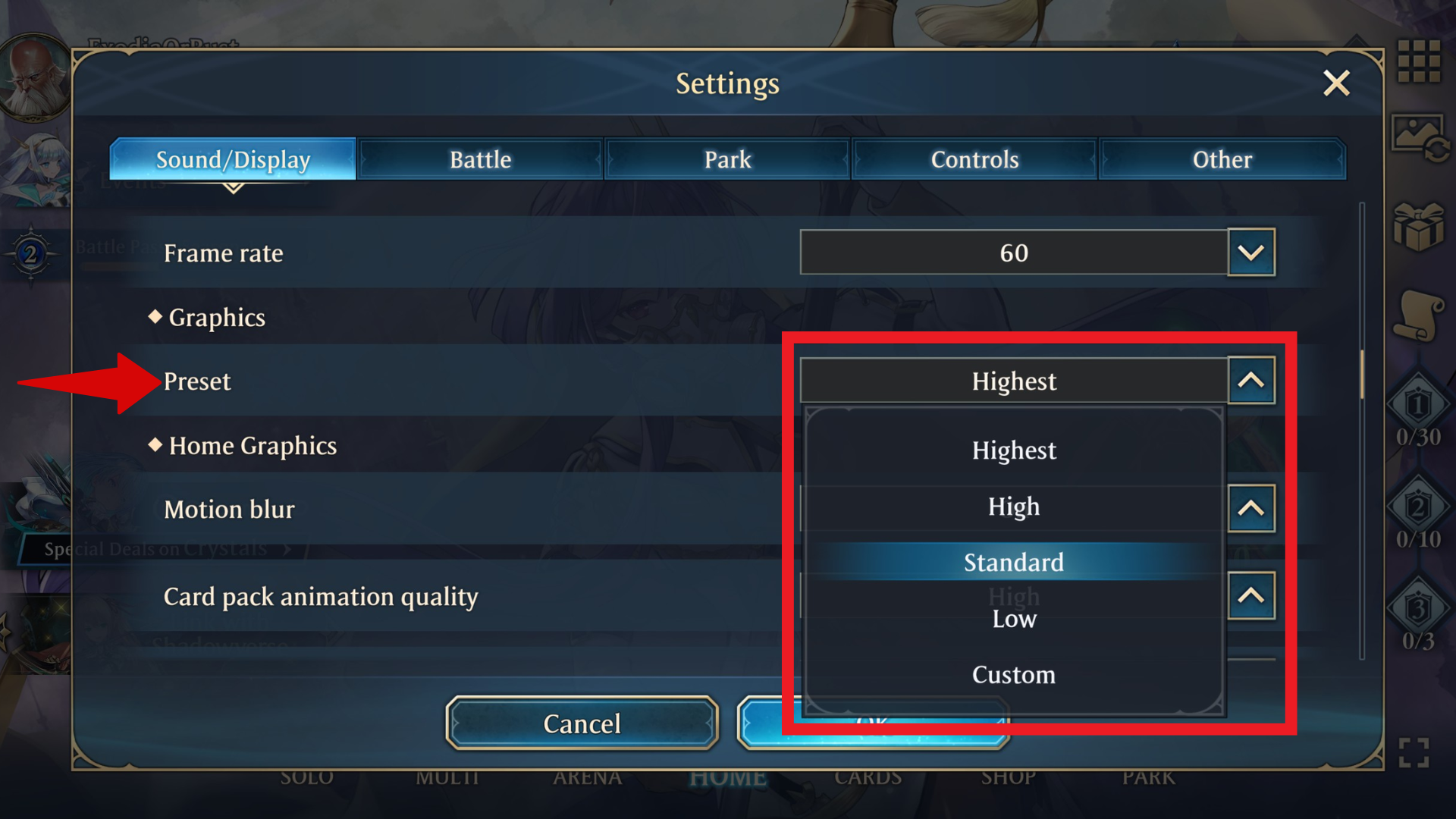Select the Custom preset option
Viewport: 1456px width, 819px height.
pyautogui.click(x=1014, y=674)
